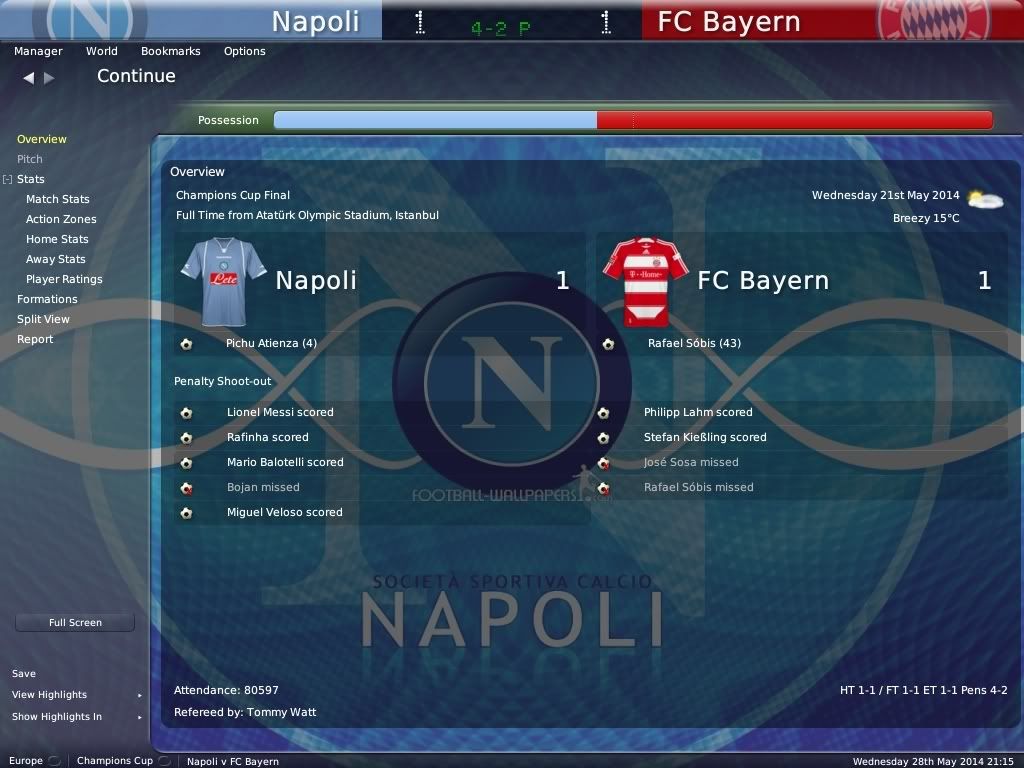The width and height of the screenshot is (1024, 768).
Task: View Action Zones
Action: pos(61,219)
